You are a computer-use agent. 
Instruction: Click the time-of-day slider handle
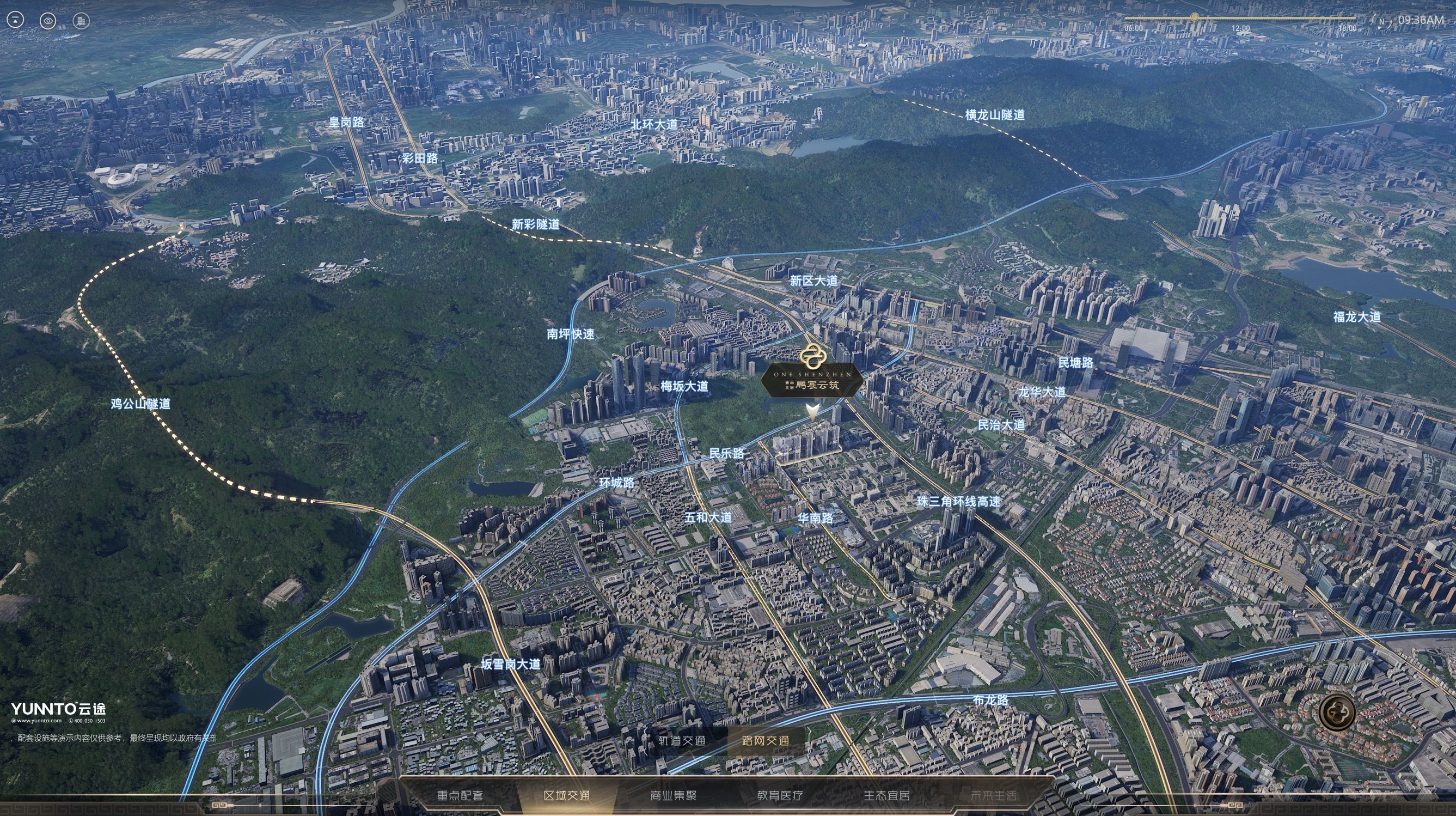coord(1194,17)
